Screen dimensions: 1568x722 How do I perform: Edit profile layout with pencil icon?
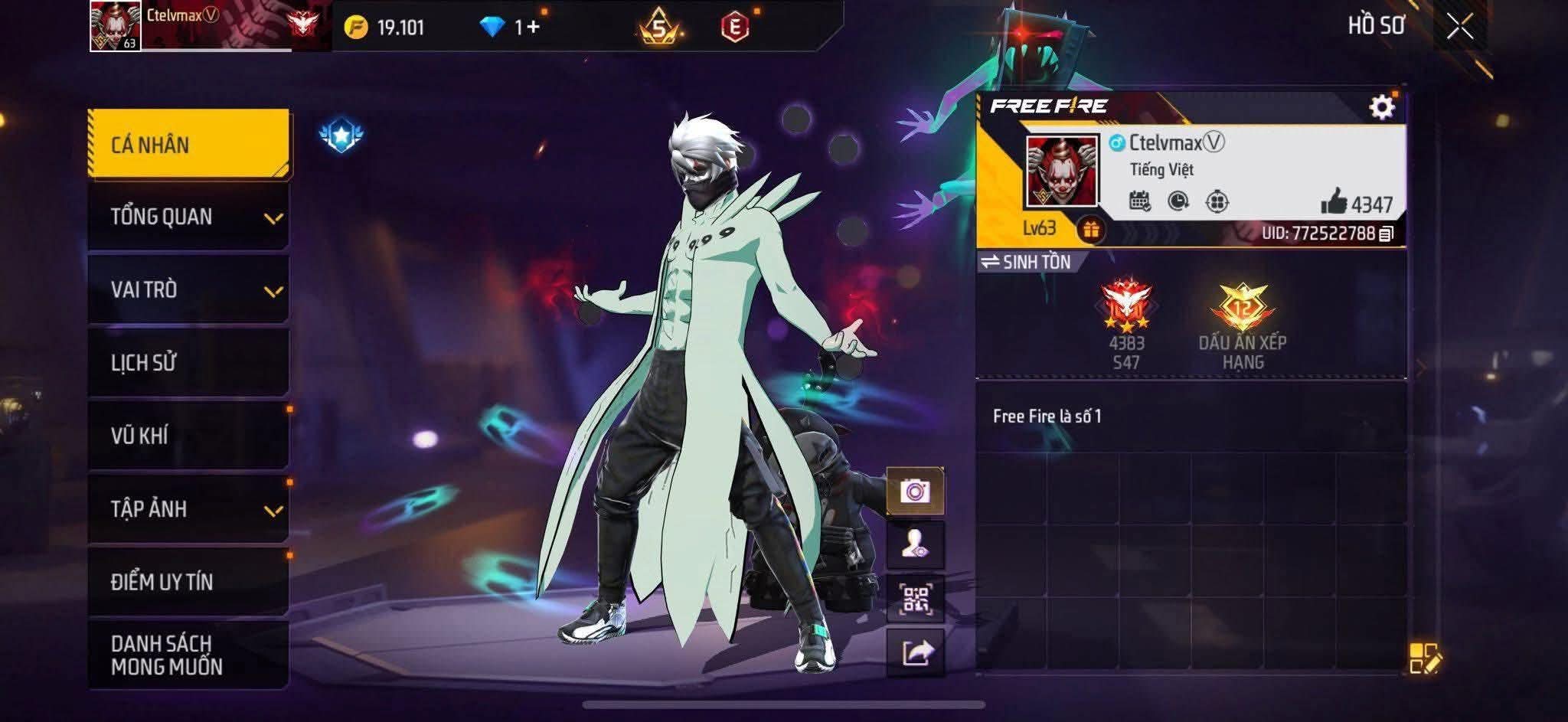1424,658
